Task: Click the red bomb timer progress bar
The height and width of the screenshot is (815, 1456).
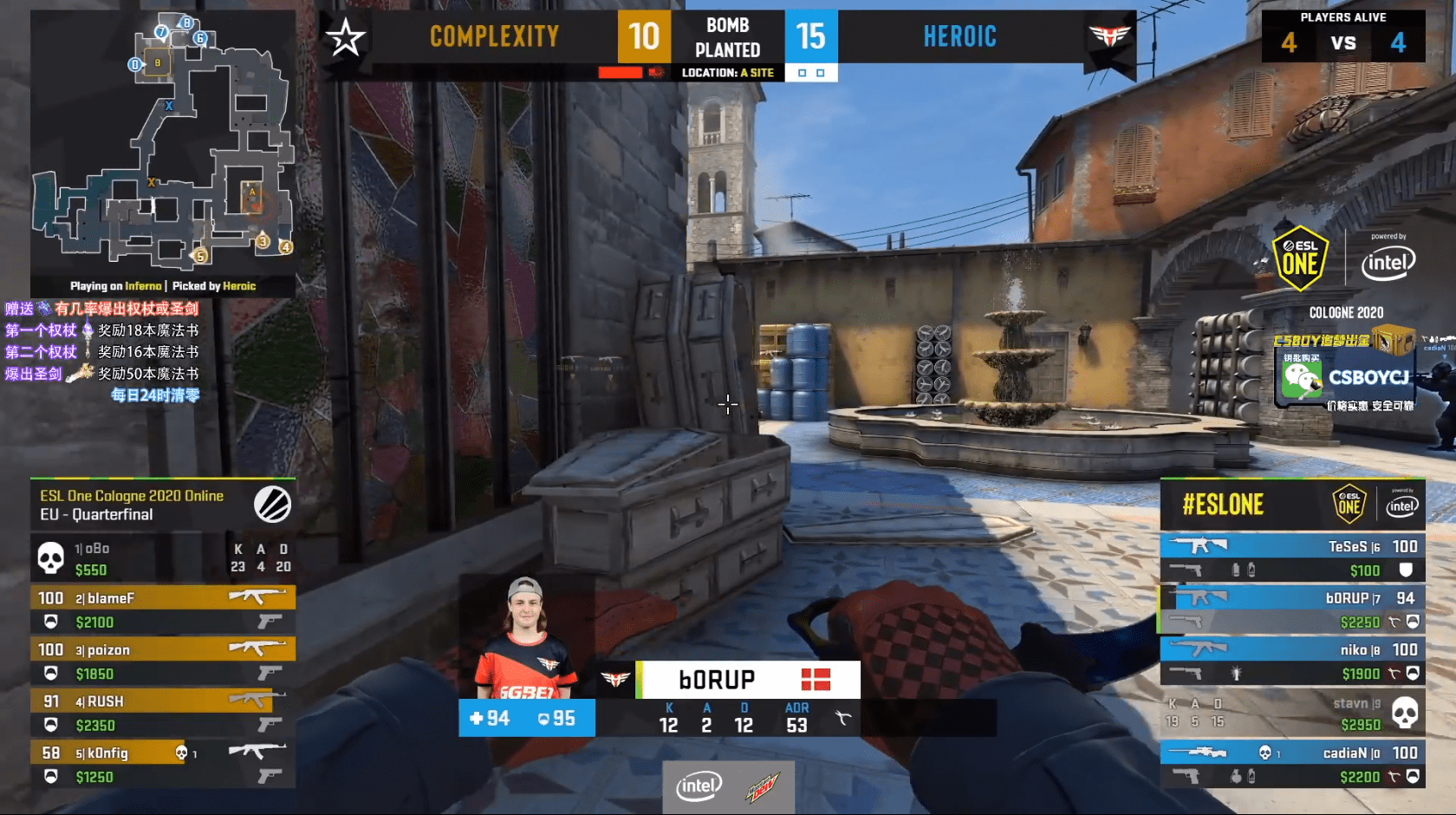Action: (x=621, y=72)
